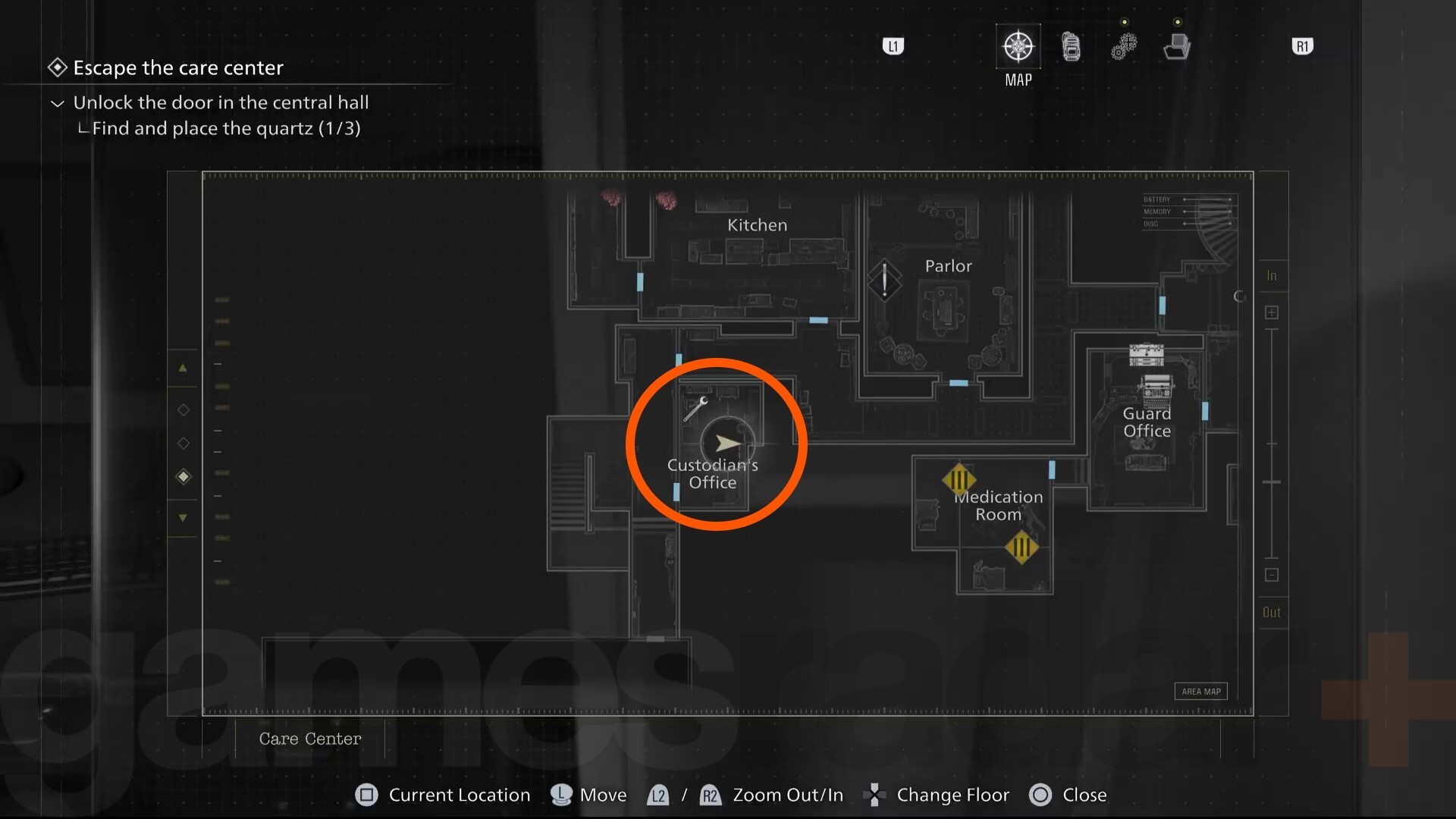Select the top floor diamond marker
1456x819 pixels.
tap(183, 409)
